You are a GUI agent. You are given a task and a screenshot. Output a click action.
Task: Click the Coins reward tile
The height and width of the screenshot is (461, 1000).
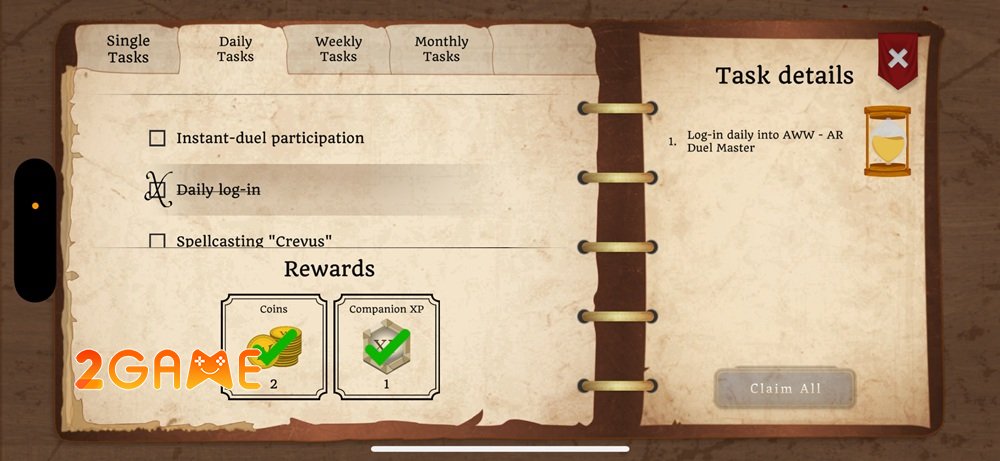[274, 346]
